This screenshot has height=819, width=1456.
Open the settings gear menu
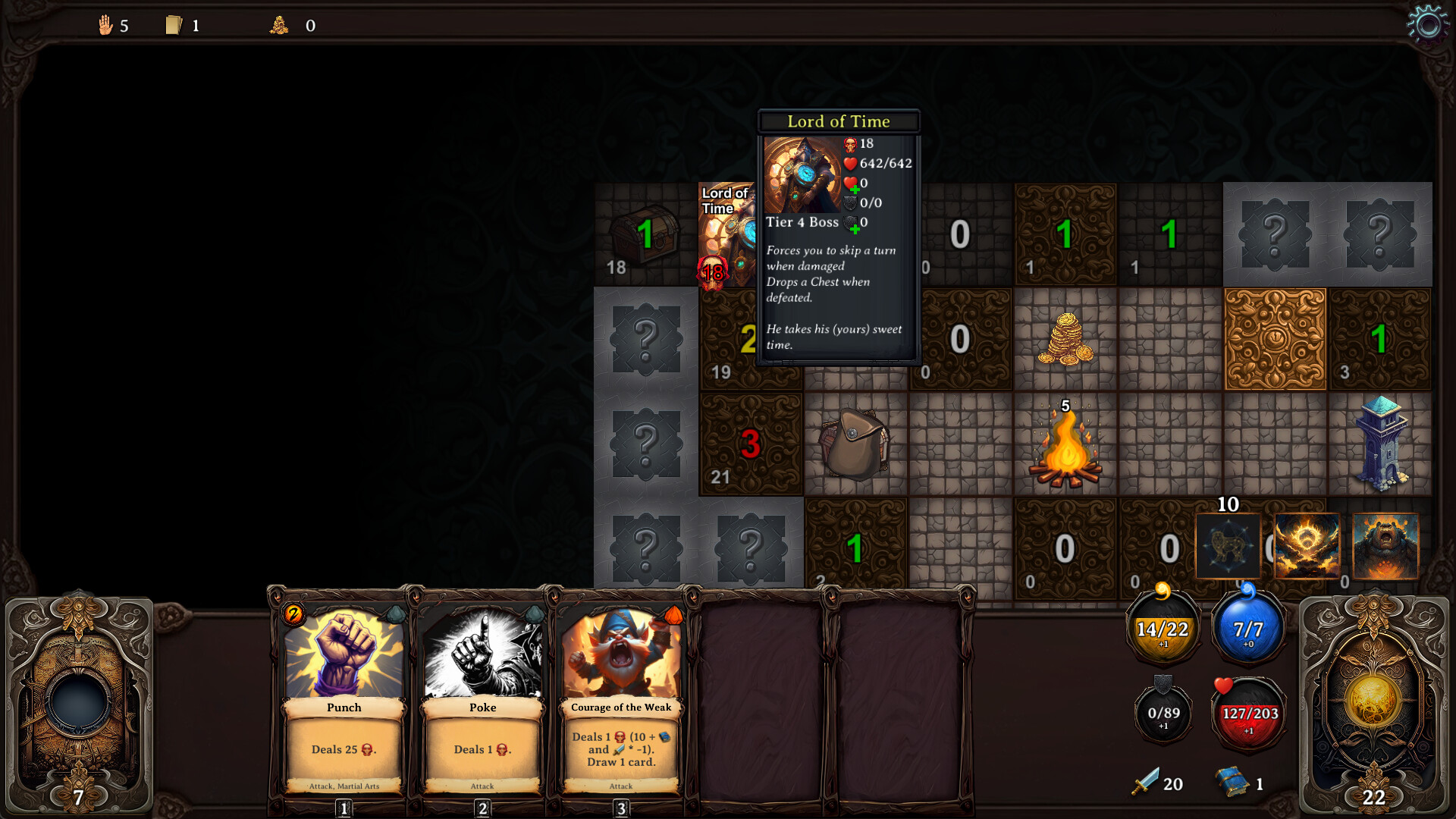point(1427,25)
